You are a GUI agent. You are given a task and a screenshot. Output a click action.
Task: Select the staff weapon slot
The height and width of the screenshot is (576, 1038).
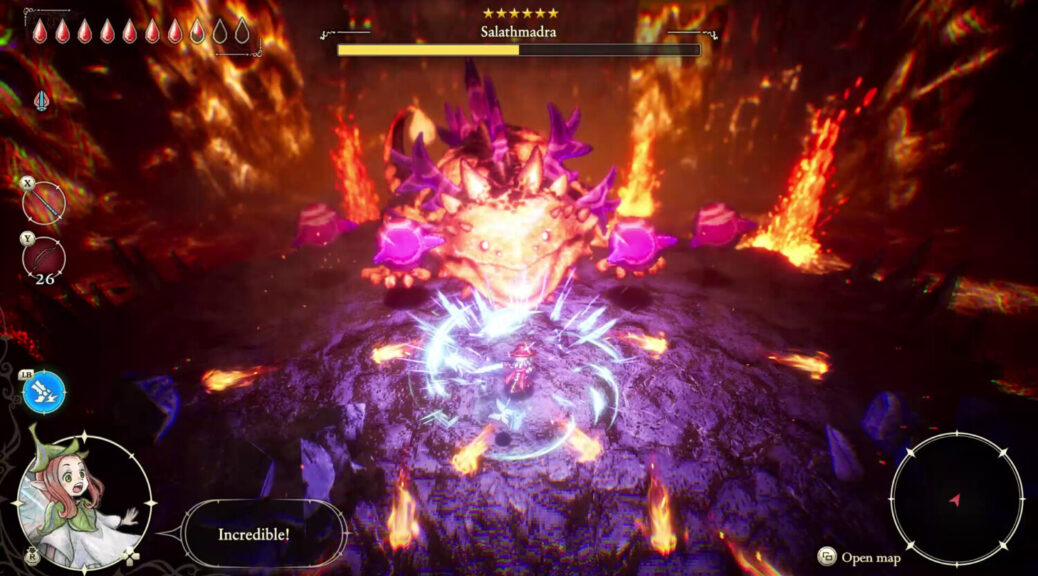click(45, 204)
